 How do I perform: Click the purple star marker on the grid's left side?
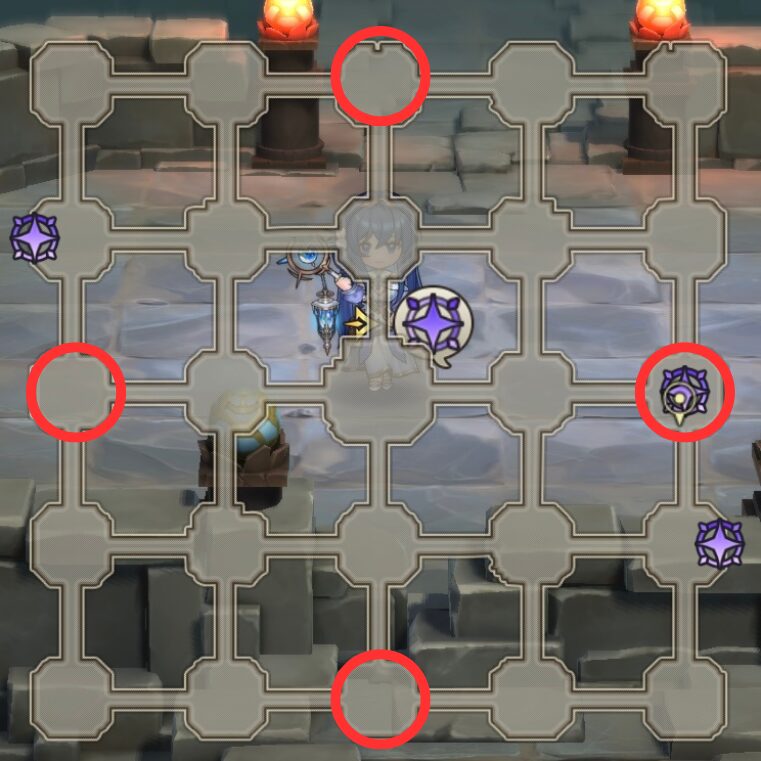point(35,238)
